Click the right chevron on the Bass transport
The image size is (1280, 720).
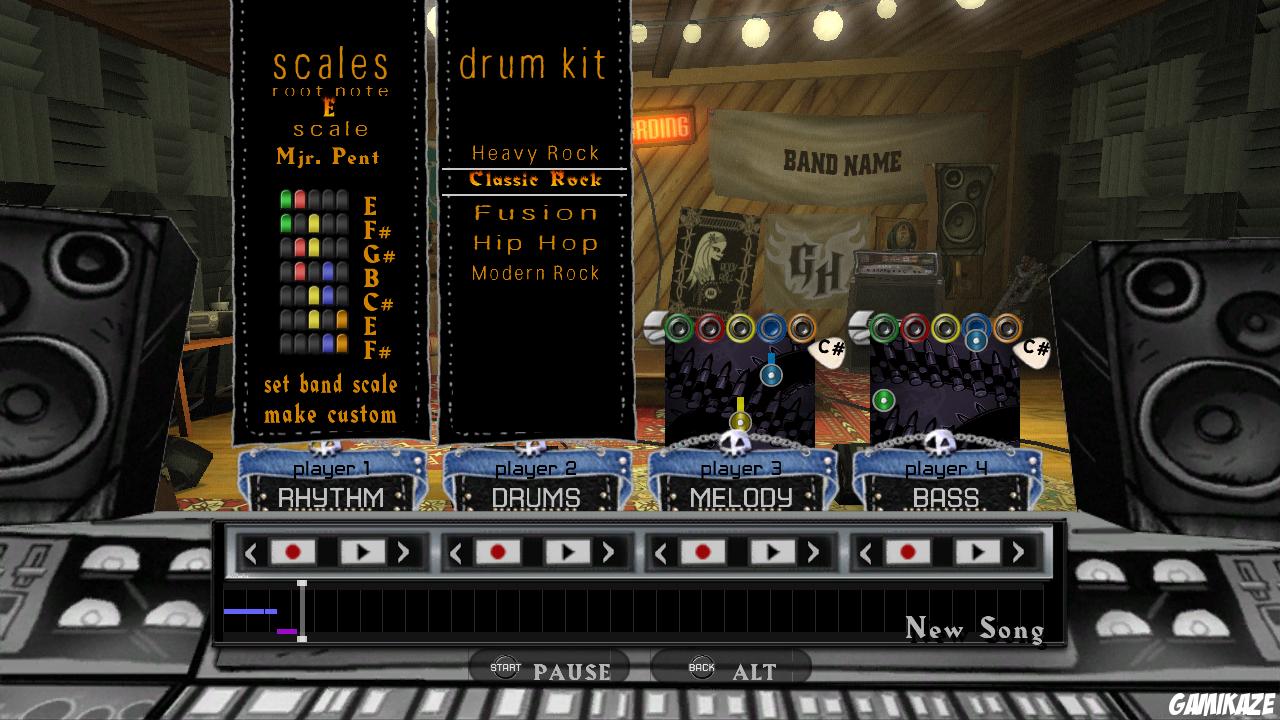tap(1020, 551)
